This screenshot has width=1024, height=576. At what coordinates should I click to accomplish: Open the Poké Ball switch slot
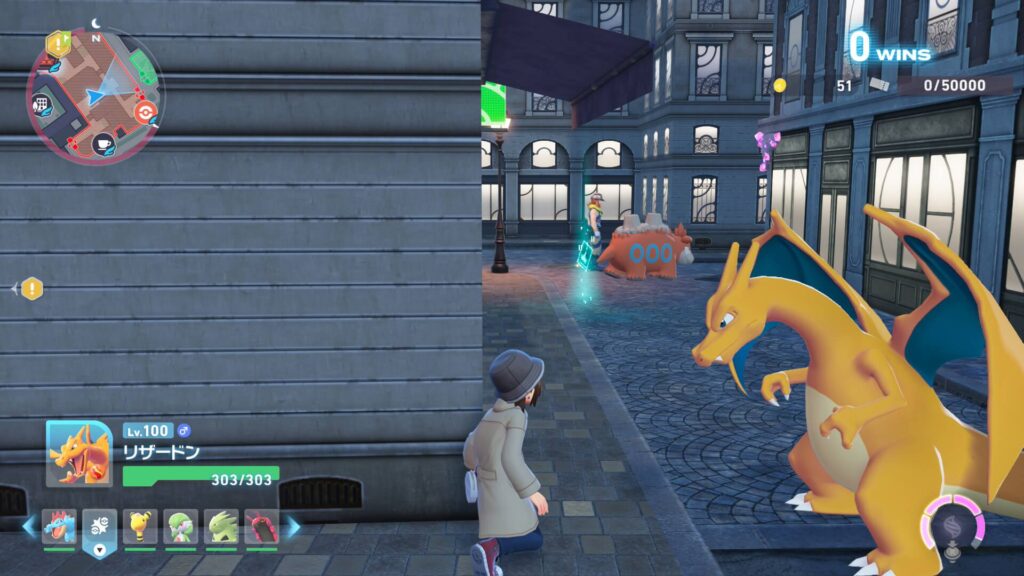coord(100,527)
